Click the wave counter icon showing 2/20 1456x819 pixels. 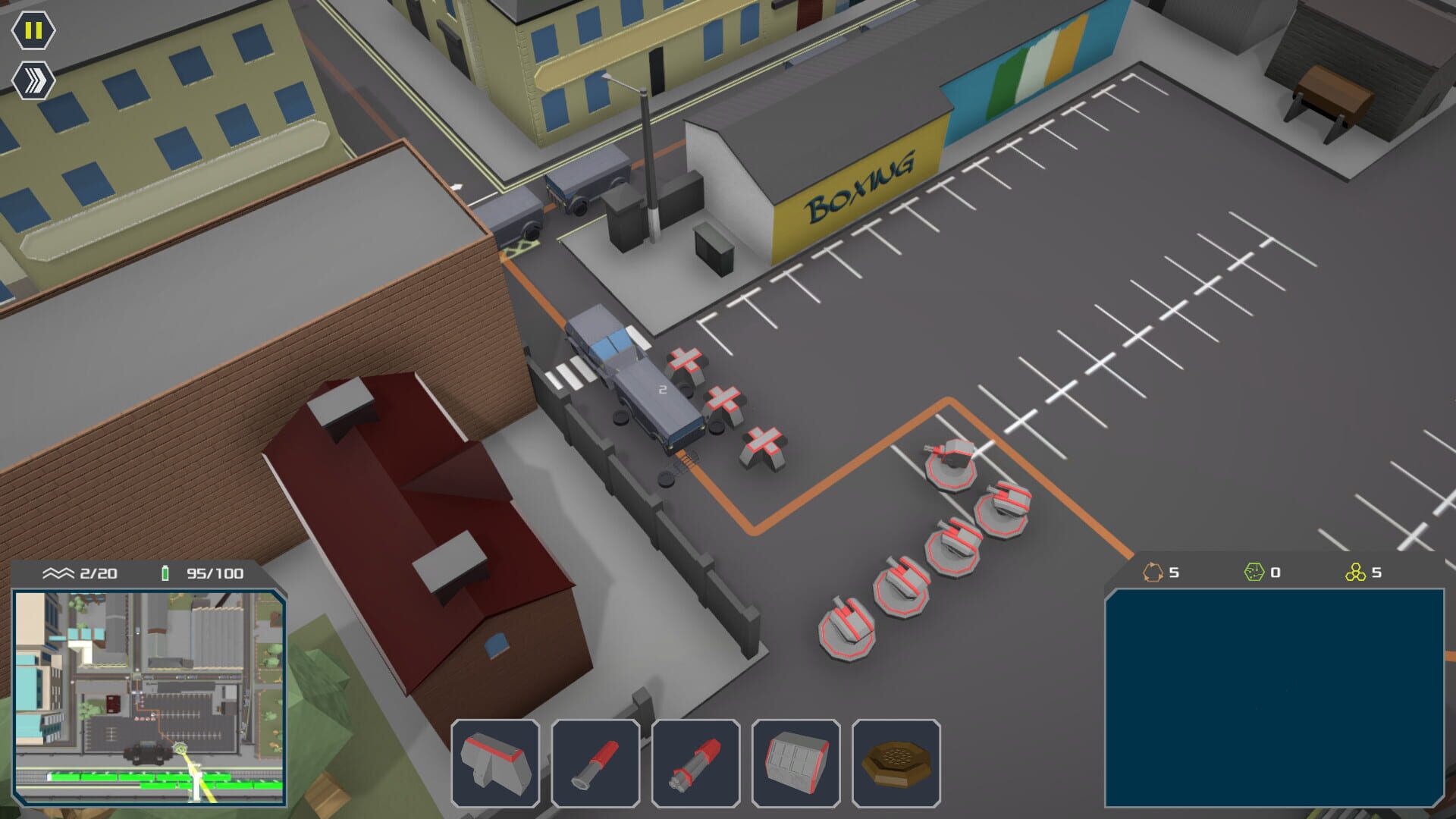[x=58, y=574]
